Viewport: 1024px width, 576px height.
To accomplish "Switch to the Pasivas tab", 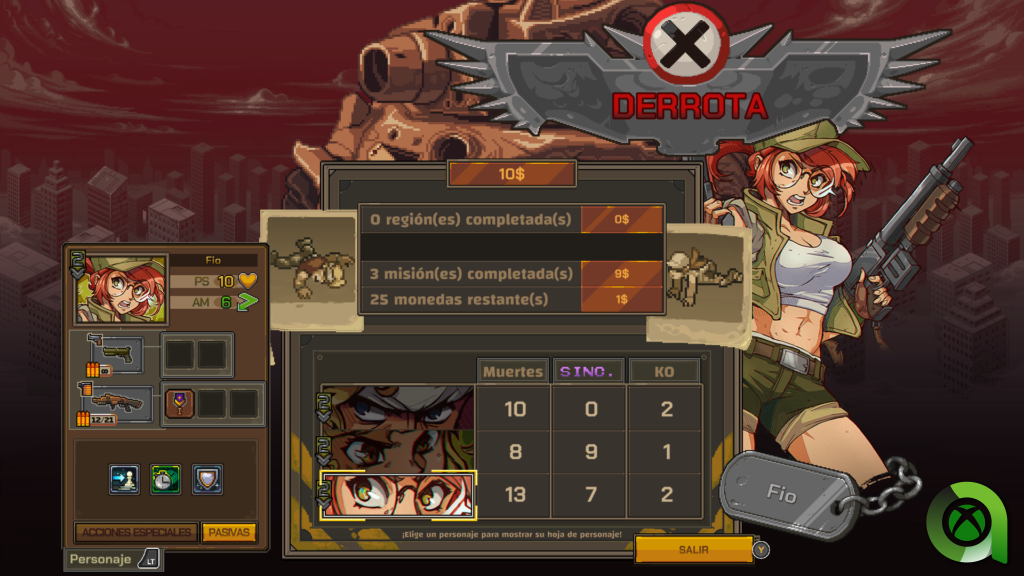I will click(x=229, y=532).
